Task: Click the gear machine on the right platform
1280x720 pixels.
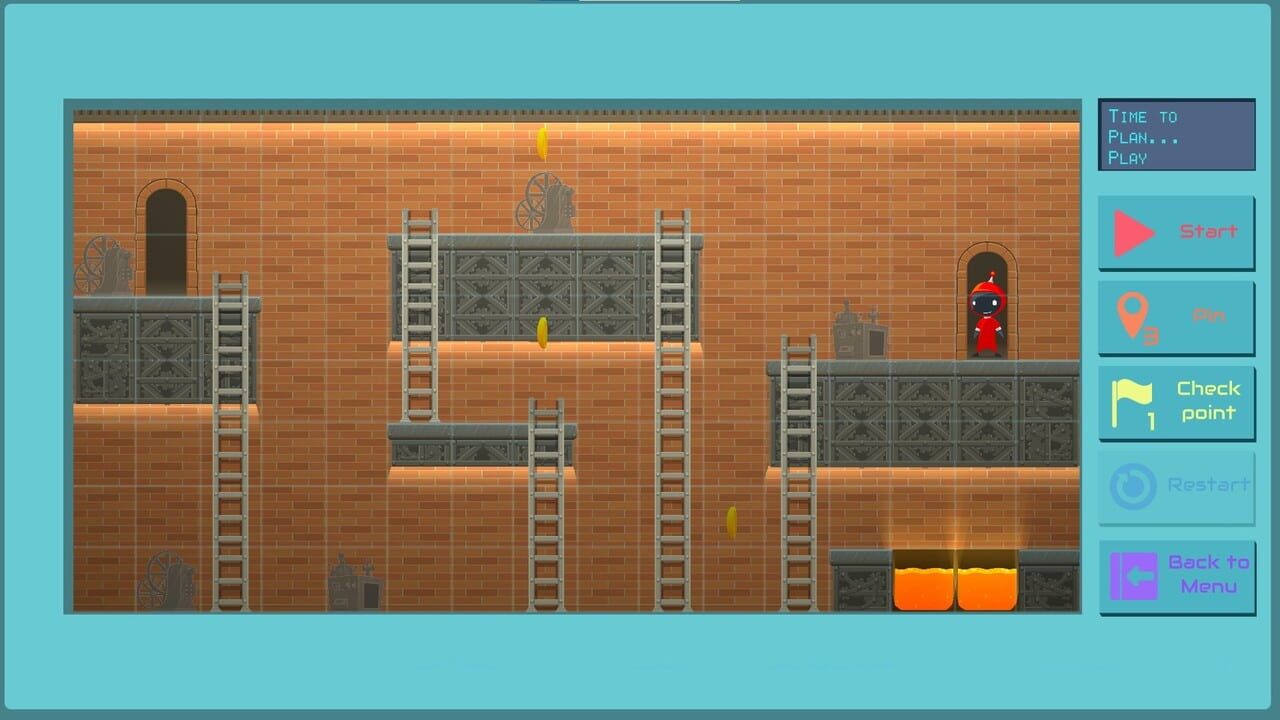Action: [857, 330]
